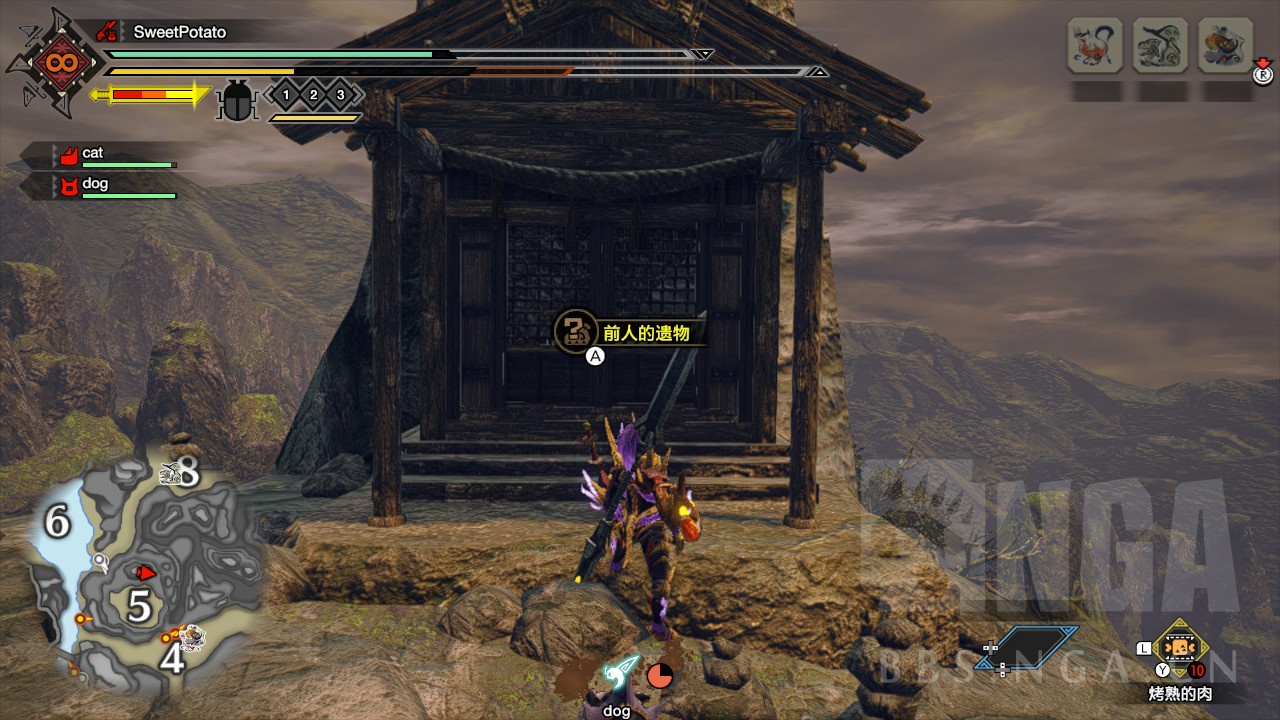Select the dog buddy entry in party list
Image resolution: width=1280 pixels, height=720 pixels.
[94, 184]
